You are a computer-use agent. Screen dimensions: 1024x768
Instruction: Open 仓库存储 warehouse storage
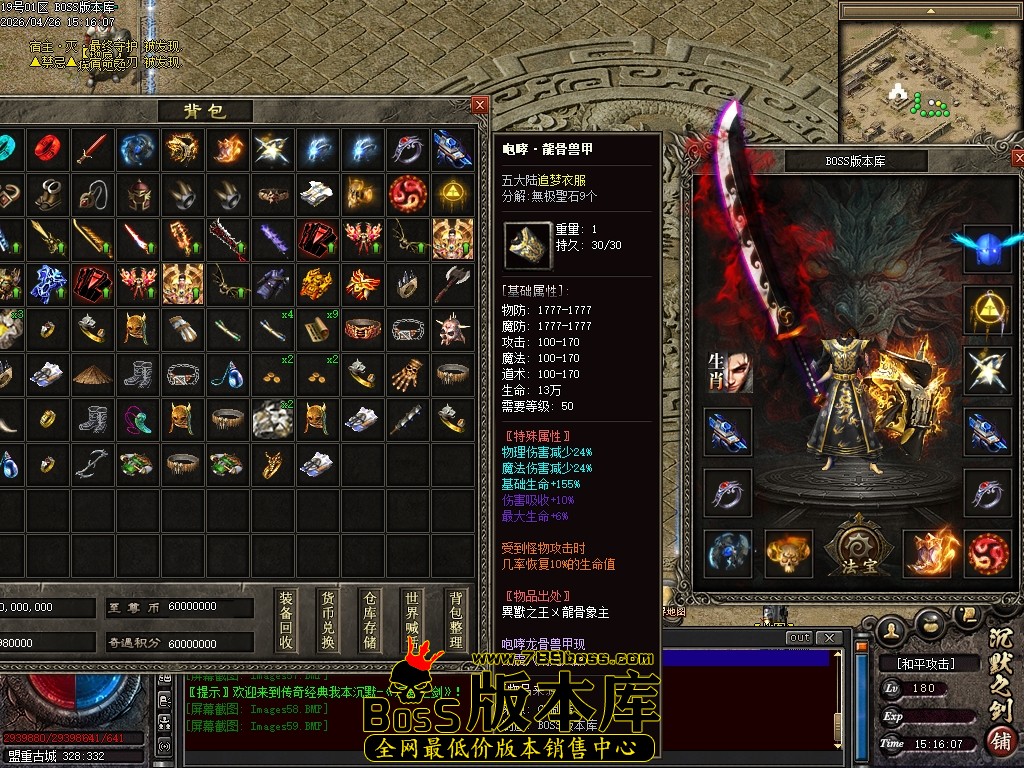(370, 619)
